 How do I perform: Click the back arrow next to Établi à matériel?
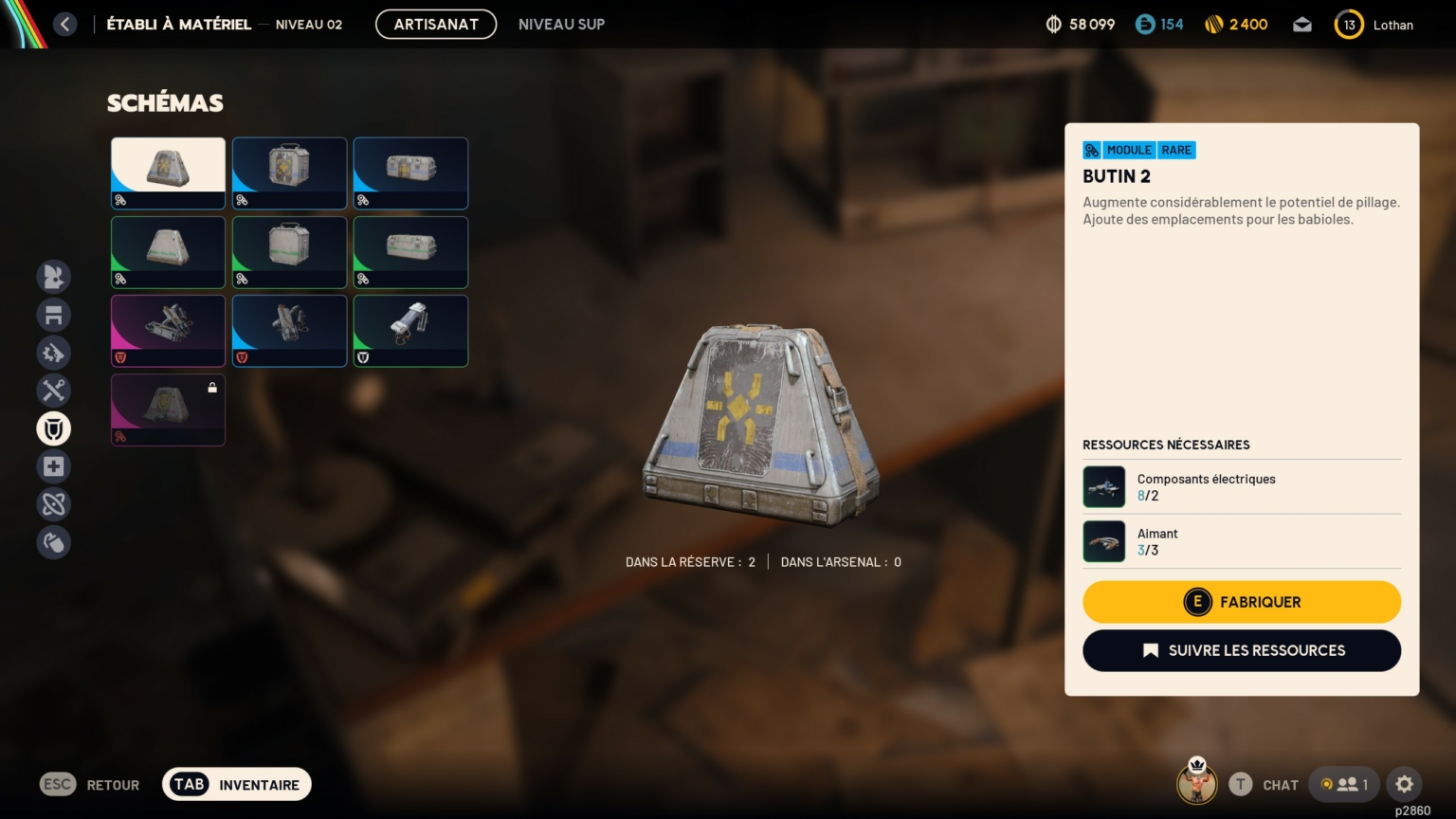(64, 24)
